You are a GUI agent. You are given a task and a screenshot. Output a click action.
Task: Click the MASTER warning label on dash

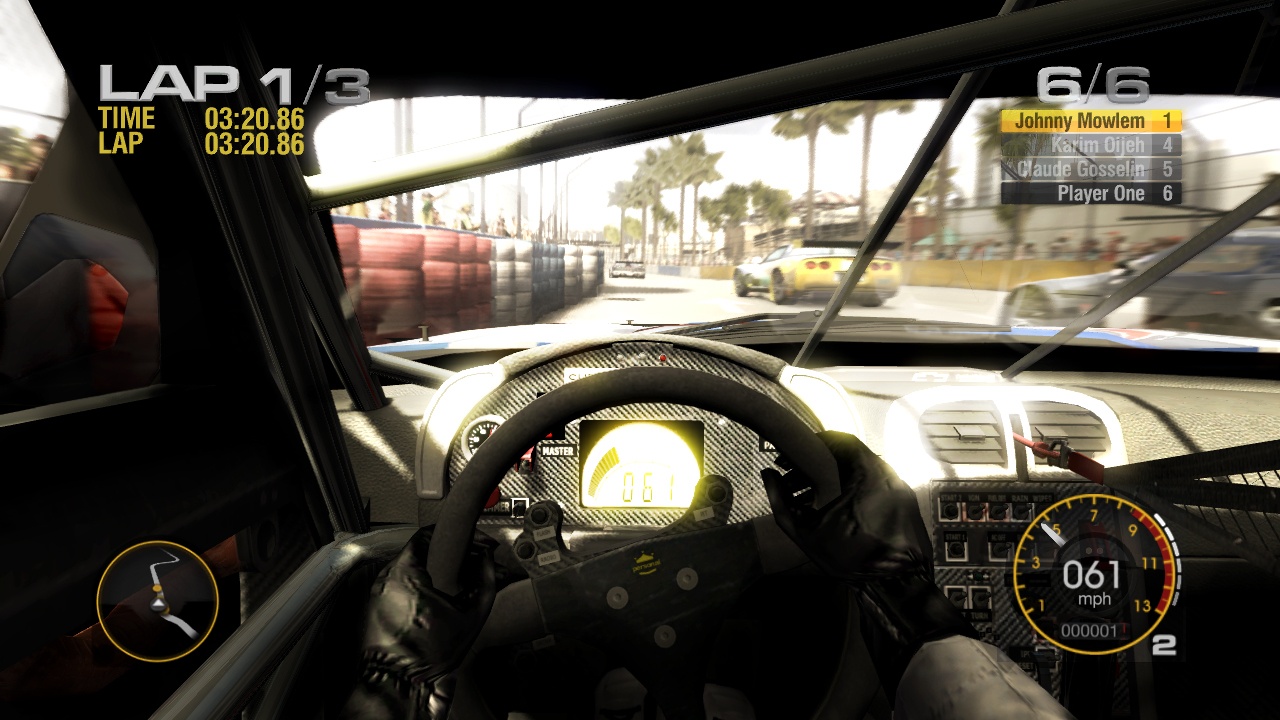coord(558,450)
